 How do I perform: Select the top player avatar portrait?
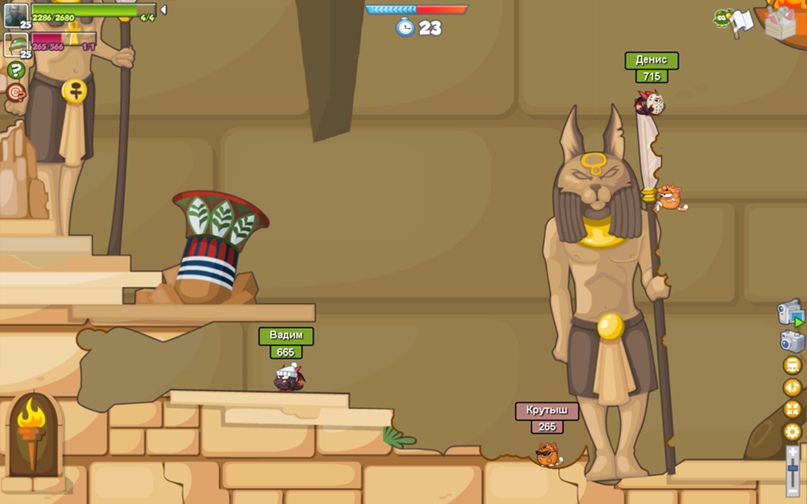click(x=15, y=15)
